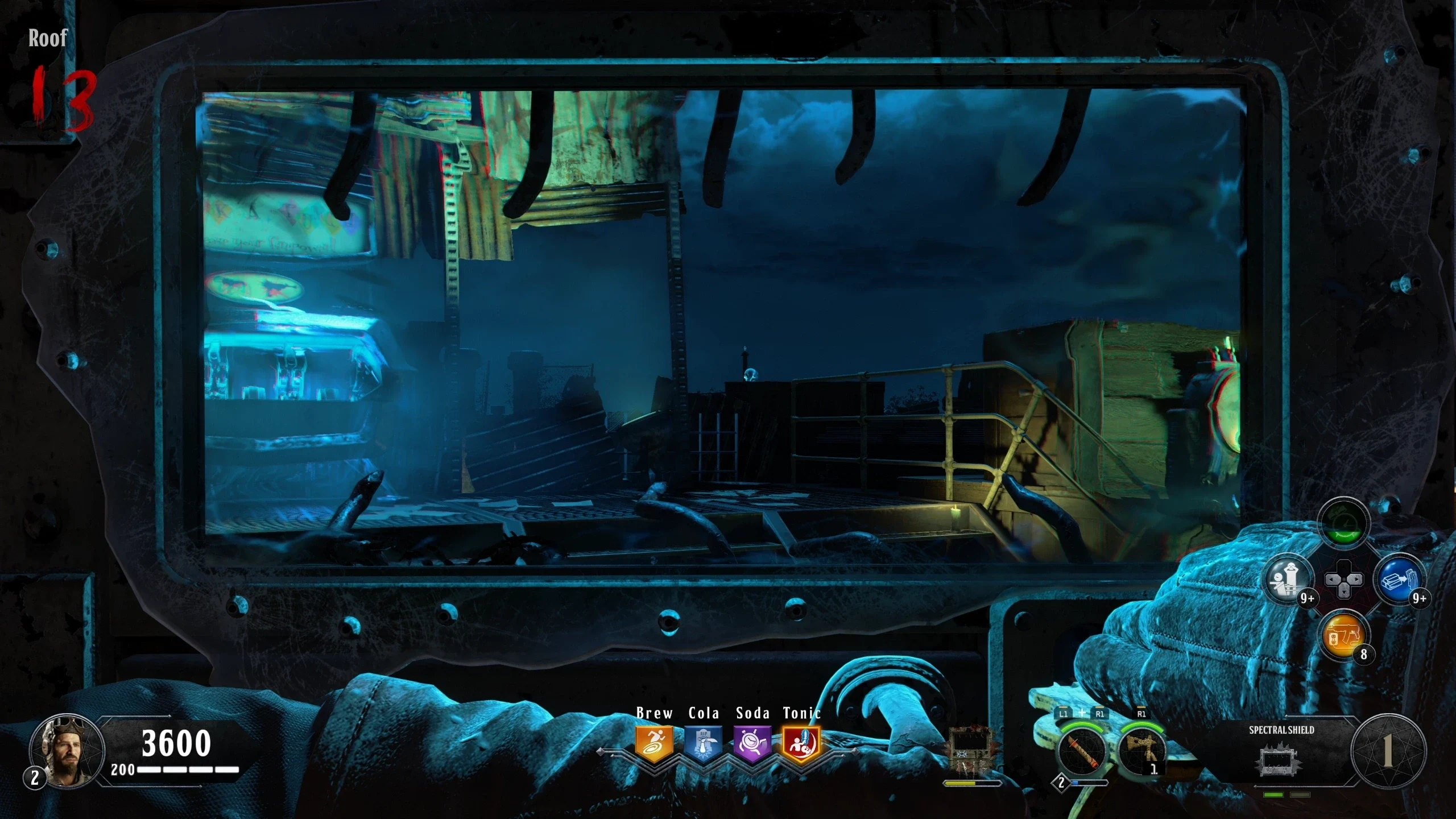Activate the green stopwatch elixir
The image size is (1456, 819).
(1343, 524)
